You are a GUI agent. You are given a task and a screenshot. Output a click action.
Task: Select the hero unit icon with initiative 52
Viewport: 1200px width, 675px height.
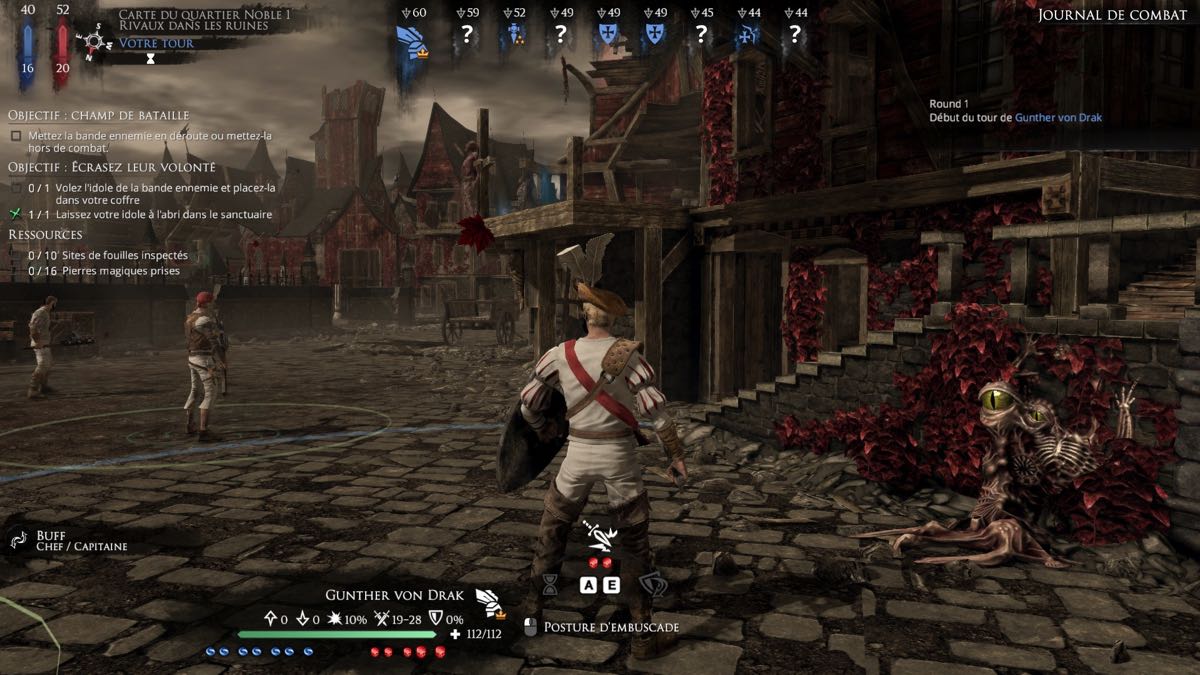tap(514, 35)
